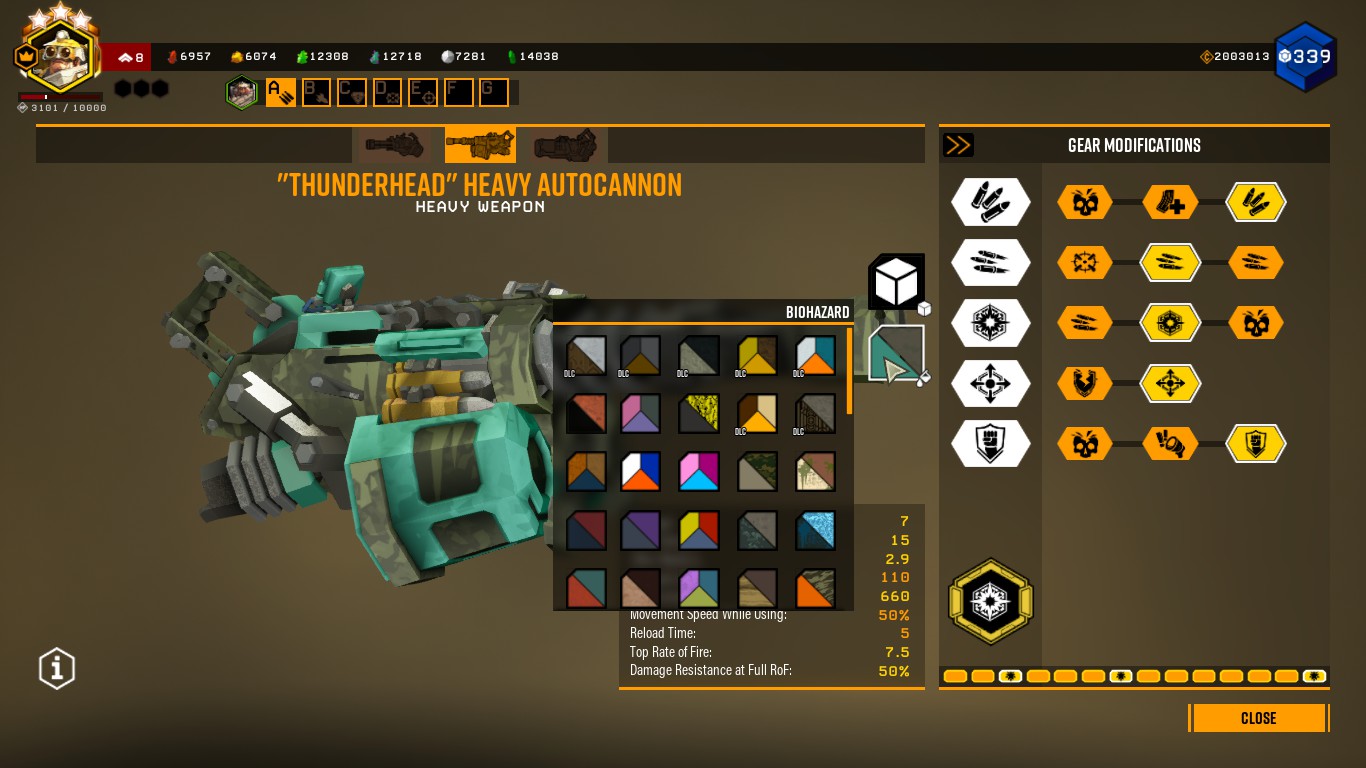Switch to loadout B

pyautogui.click(x=316, y=93)
